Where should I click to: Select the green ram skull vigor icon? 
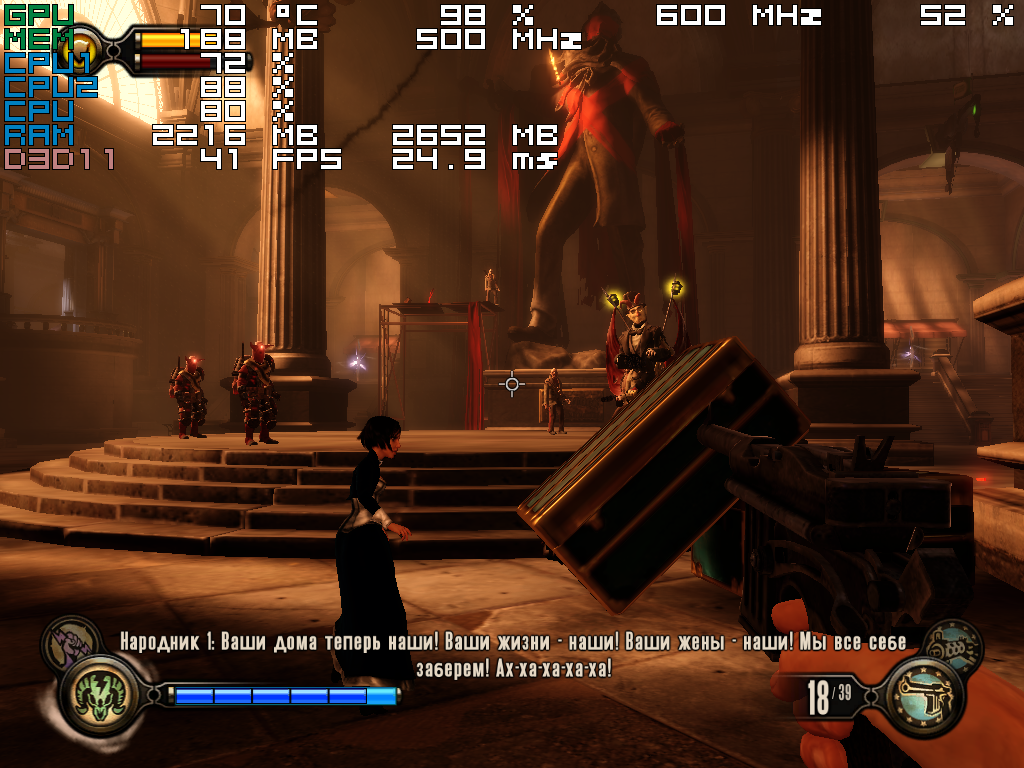click(99, 694)
